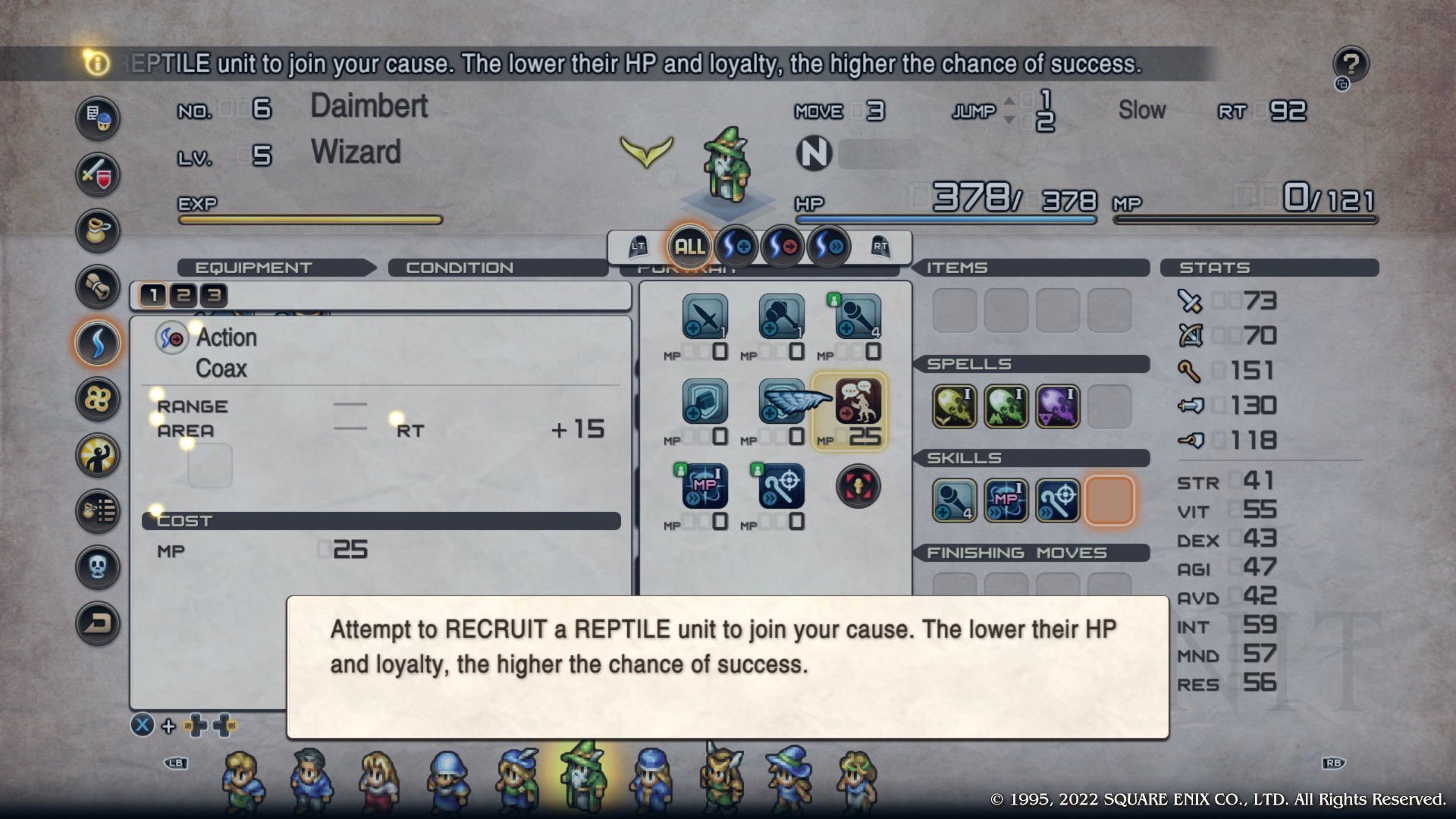
Task: Switch to equipment set 2
Action: coord(184,295)
